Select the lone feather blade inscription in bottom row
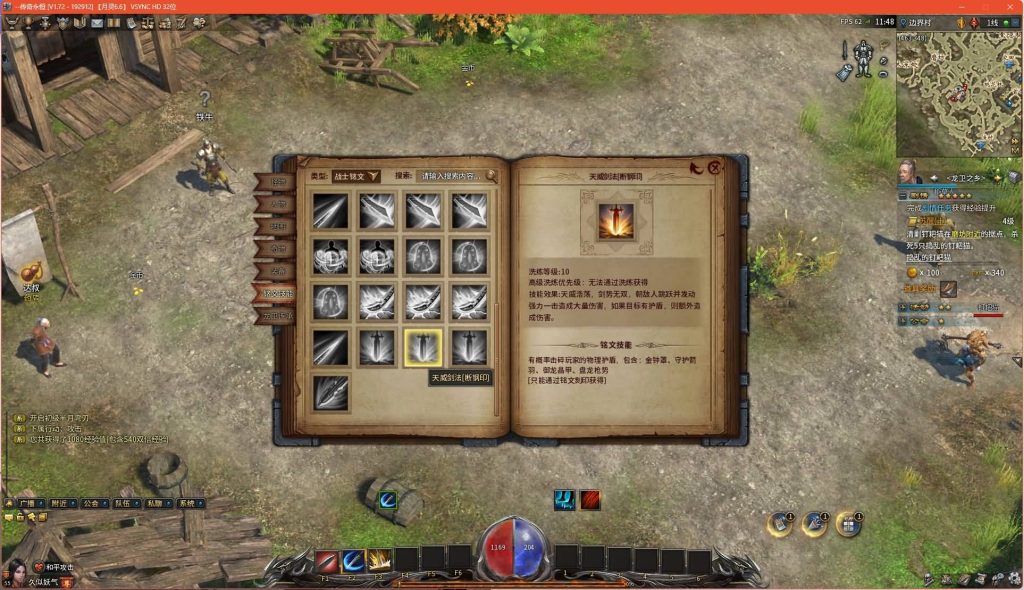This screenshot has height=590, width=1024. [x=330, y=392]
